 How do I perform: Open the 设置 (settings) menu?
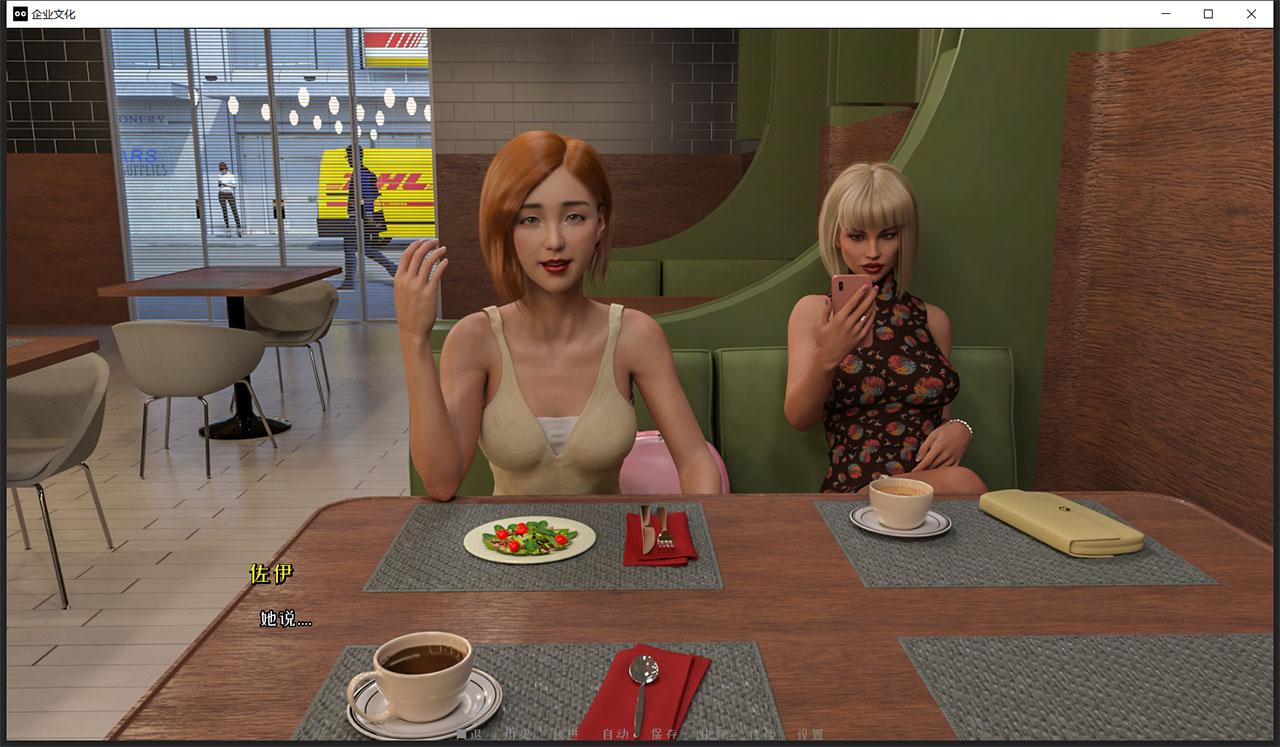tap(810, 734)
